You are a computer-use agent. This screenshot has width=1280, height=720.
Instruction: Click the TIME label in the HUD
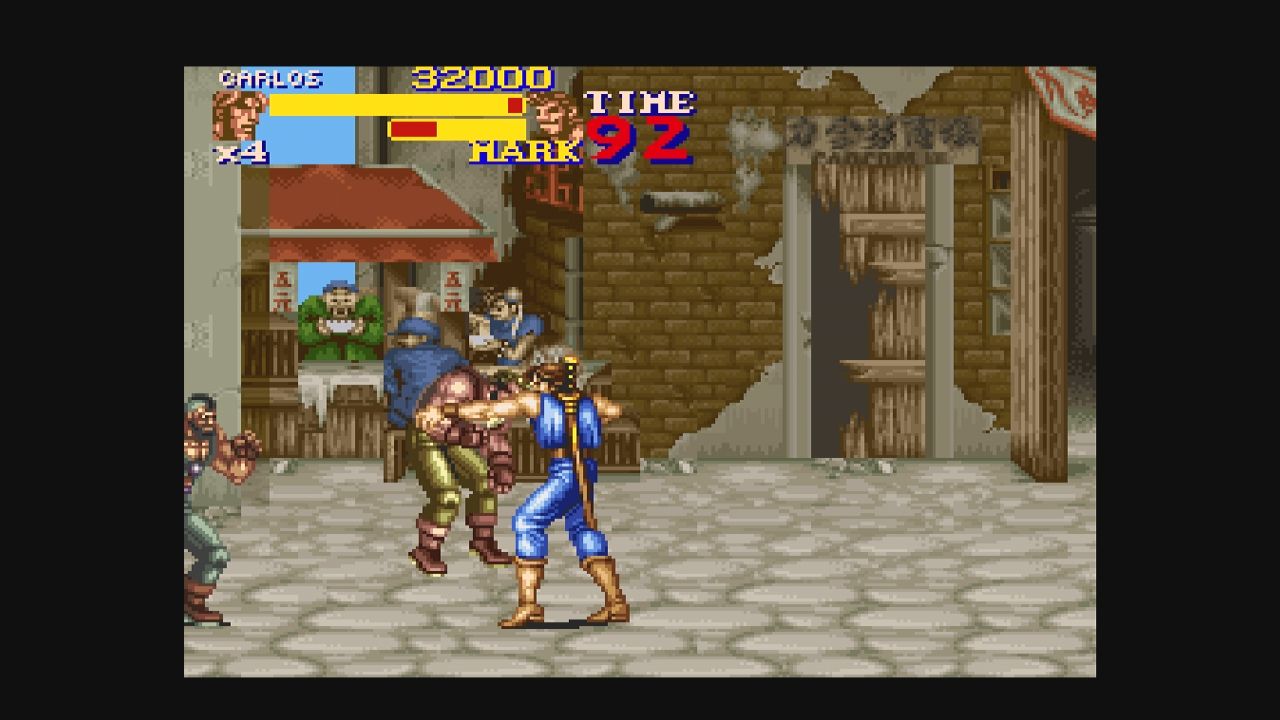pos(640,100)
